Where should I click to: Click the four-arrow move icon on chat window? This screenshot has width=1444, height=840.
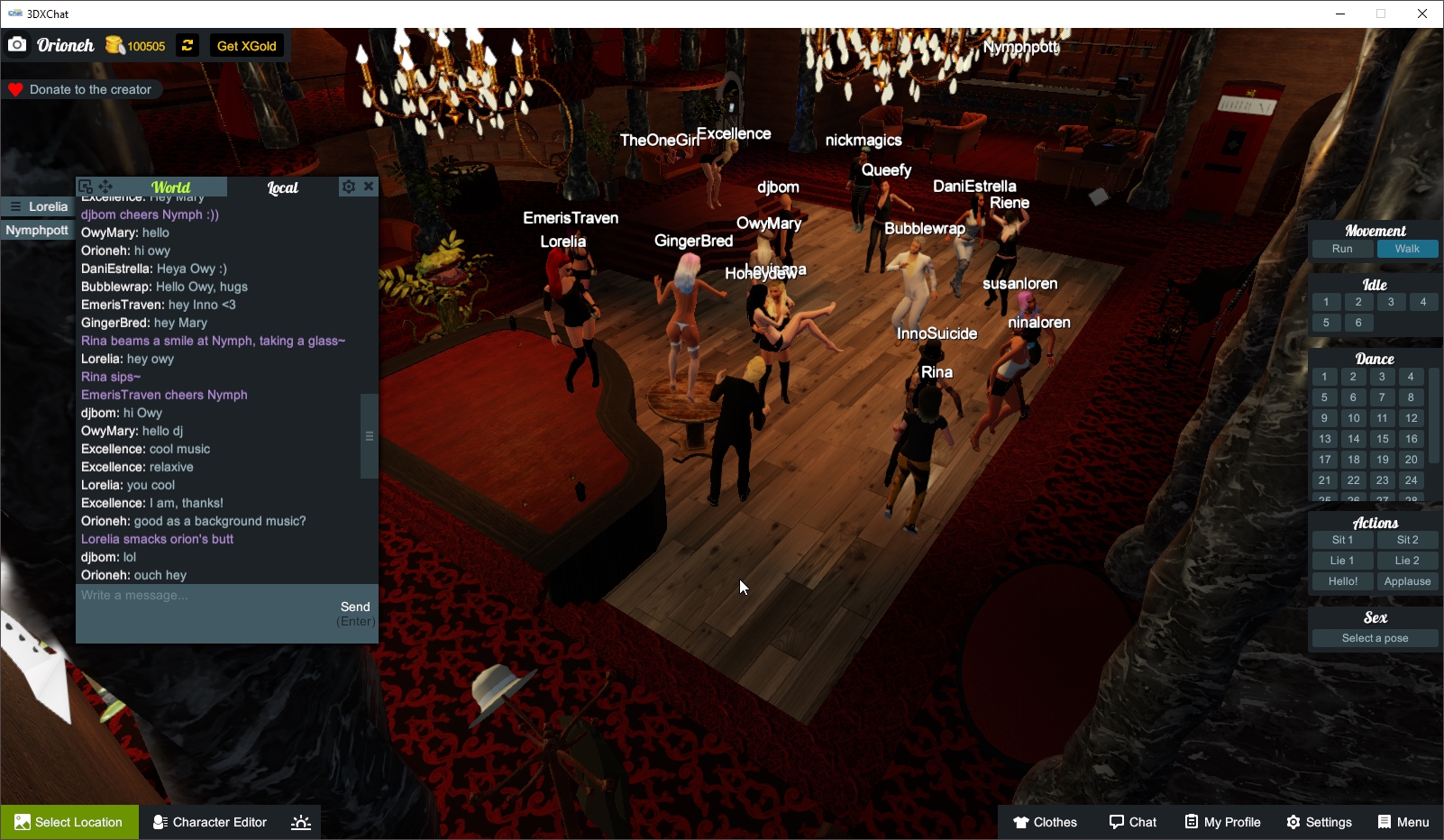tap(105, 186)
